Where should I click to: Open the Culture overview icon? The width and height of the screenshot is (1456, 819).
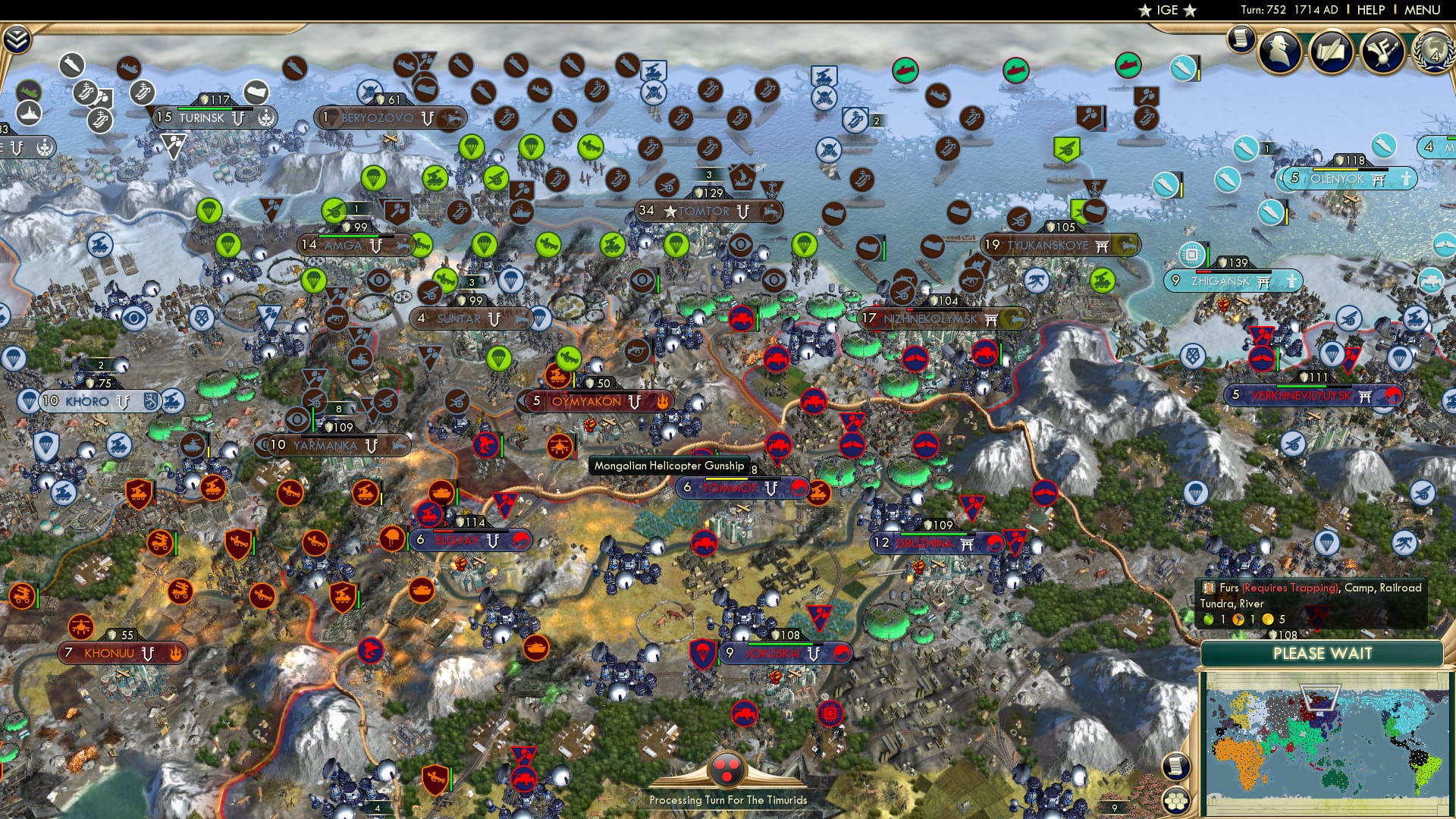1382,49
